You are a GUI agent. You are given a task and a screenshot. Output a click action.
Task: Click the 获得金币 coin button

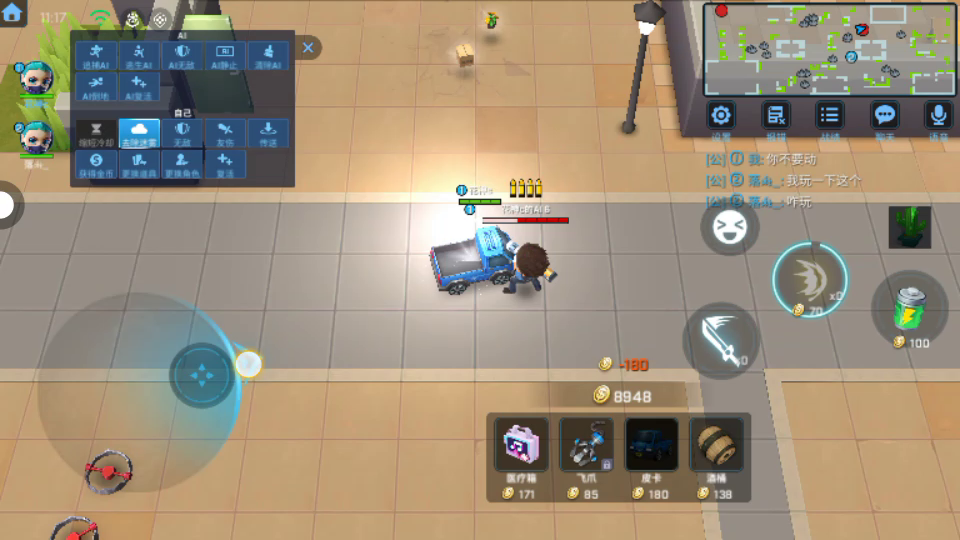(96, 165)
